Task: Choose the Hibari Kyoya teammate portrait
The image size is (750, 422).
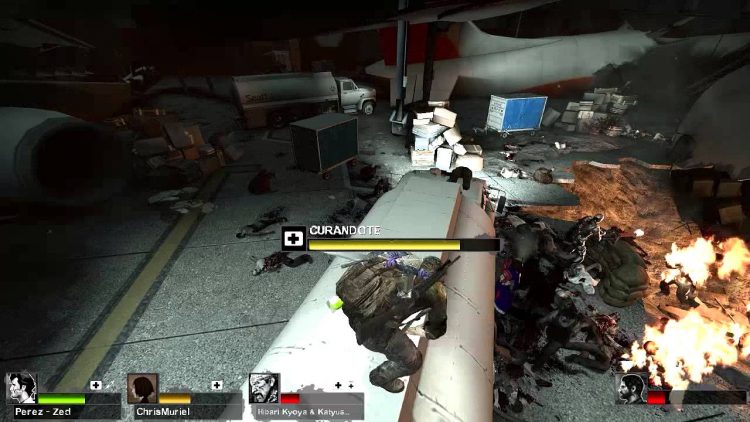Action: (x=264, y=388)
